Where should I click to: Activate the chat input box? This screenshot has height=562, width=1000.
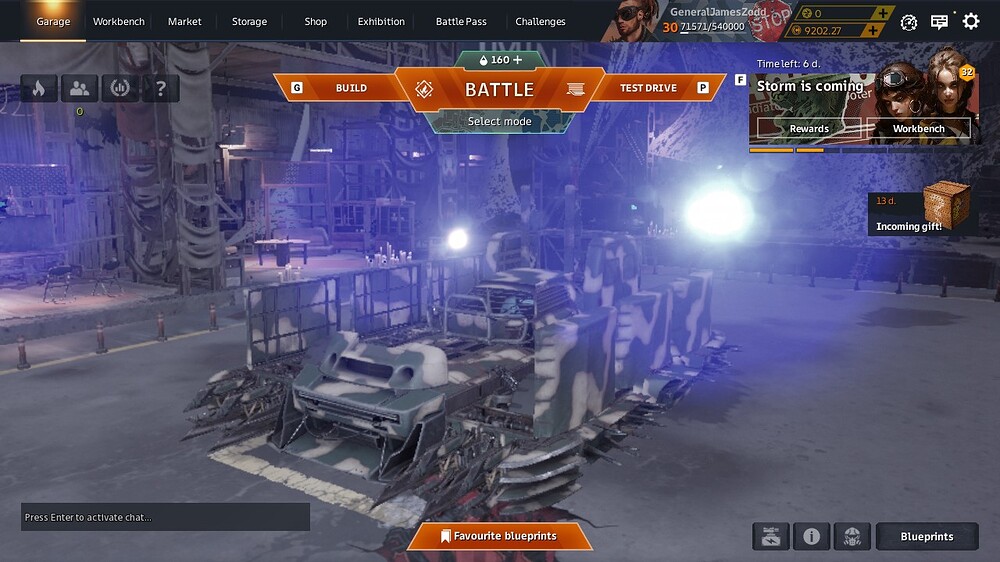(165, 517)
